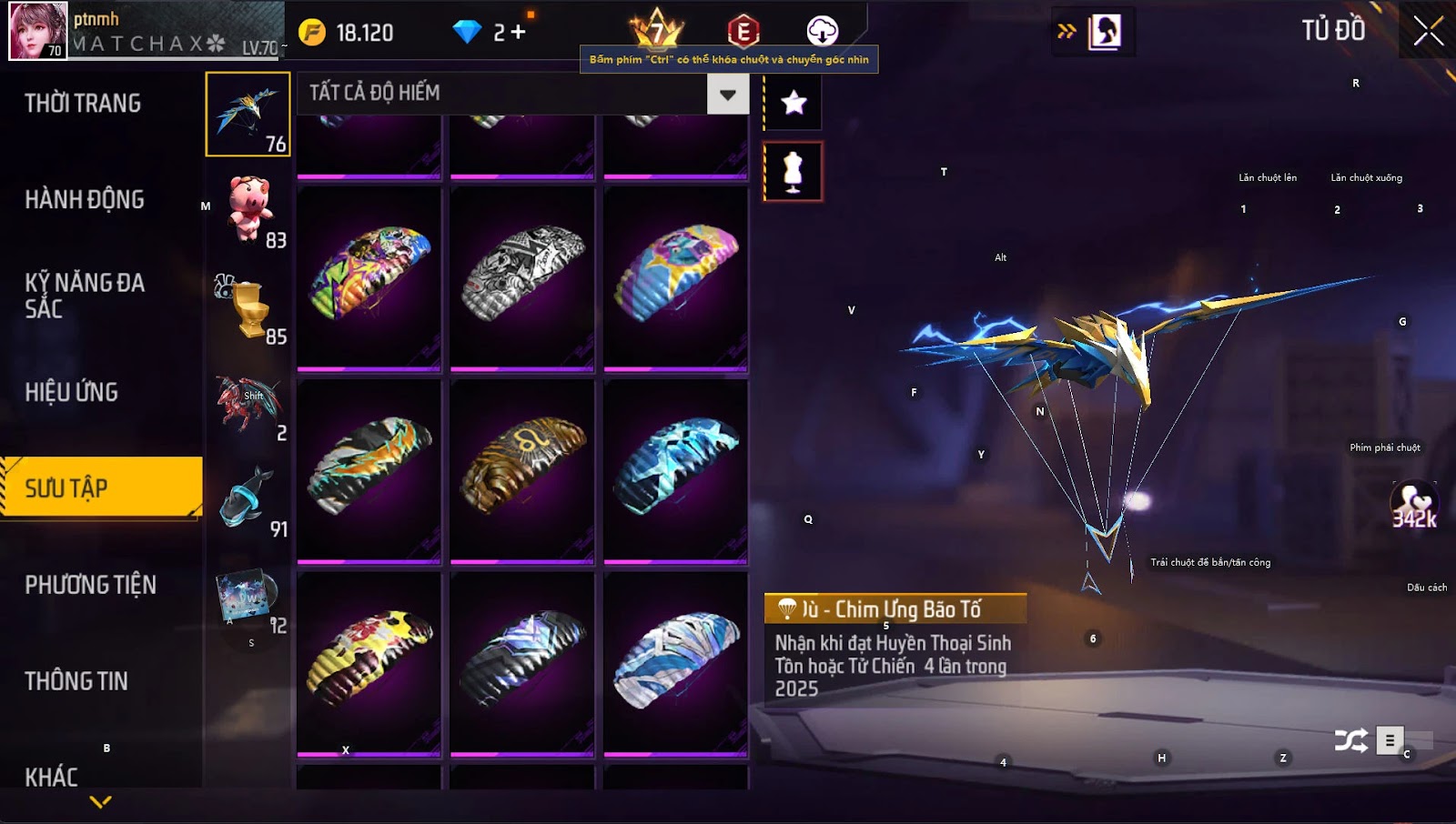
Task: Toggle the star favorites filter
Action: tap(794, 103)
